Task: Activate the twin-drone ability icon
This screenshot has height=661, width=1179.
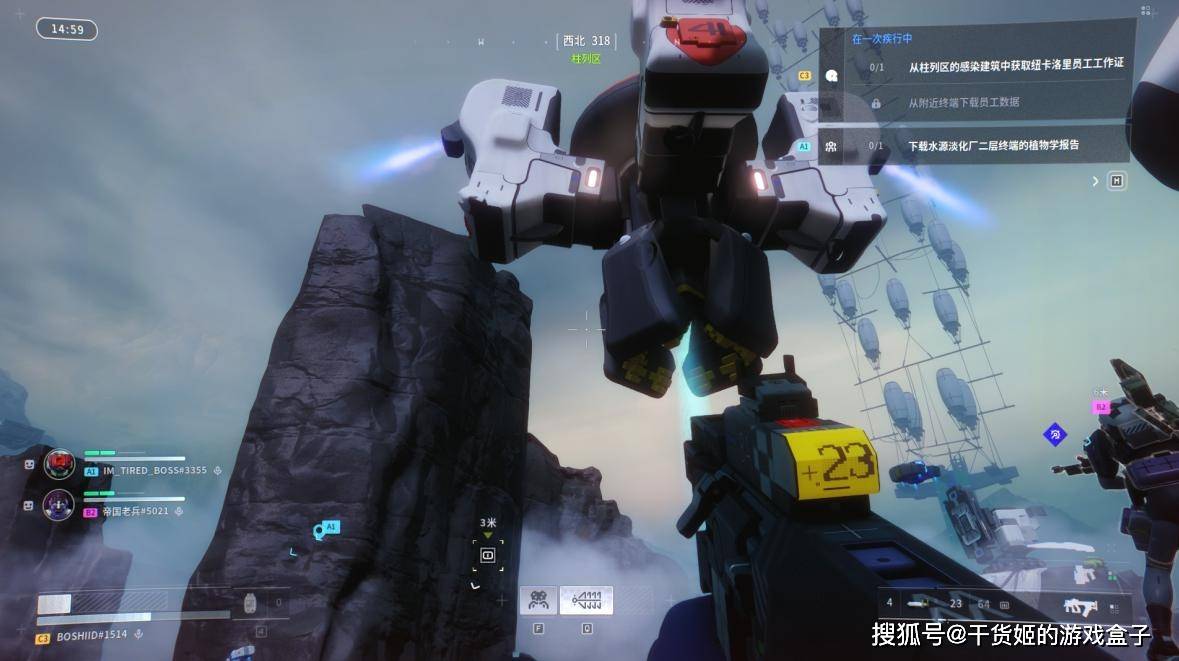Action: point(538,600)
